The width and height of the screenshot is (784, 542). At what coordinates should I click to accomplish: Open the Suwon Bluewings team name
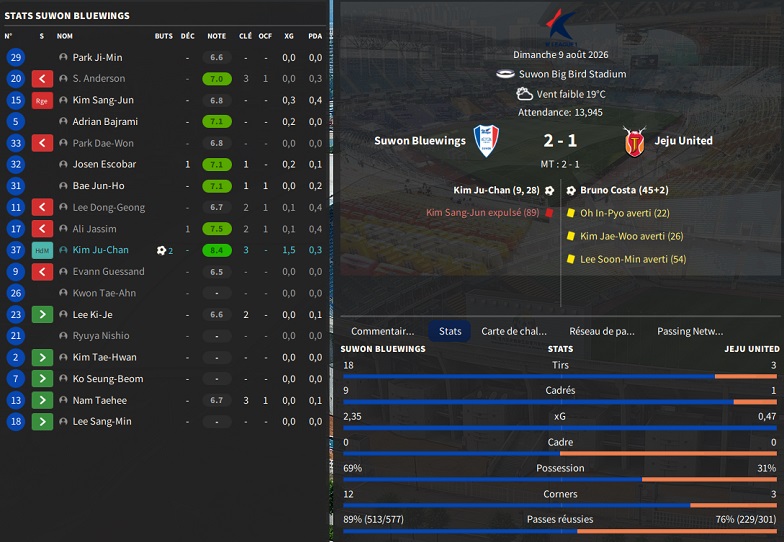pos(420,141)
